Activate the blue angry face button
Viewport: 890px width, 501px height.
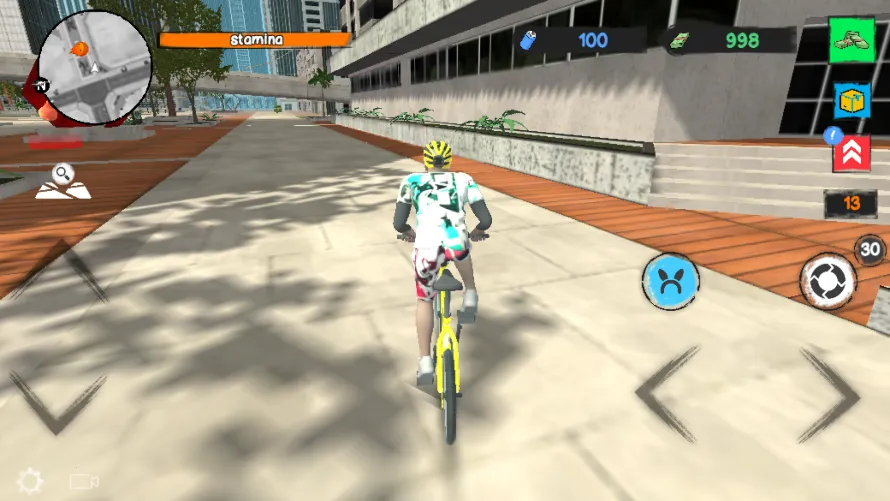click(x=669, y=279)
